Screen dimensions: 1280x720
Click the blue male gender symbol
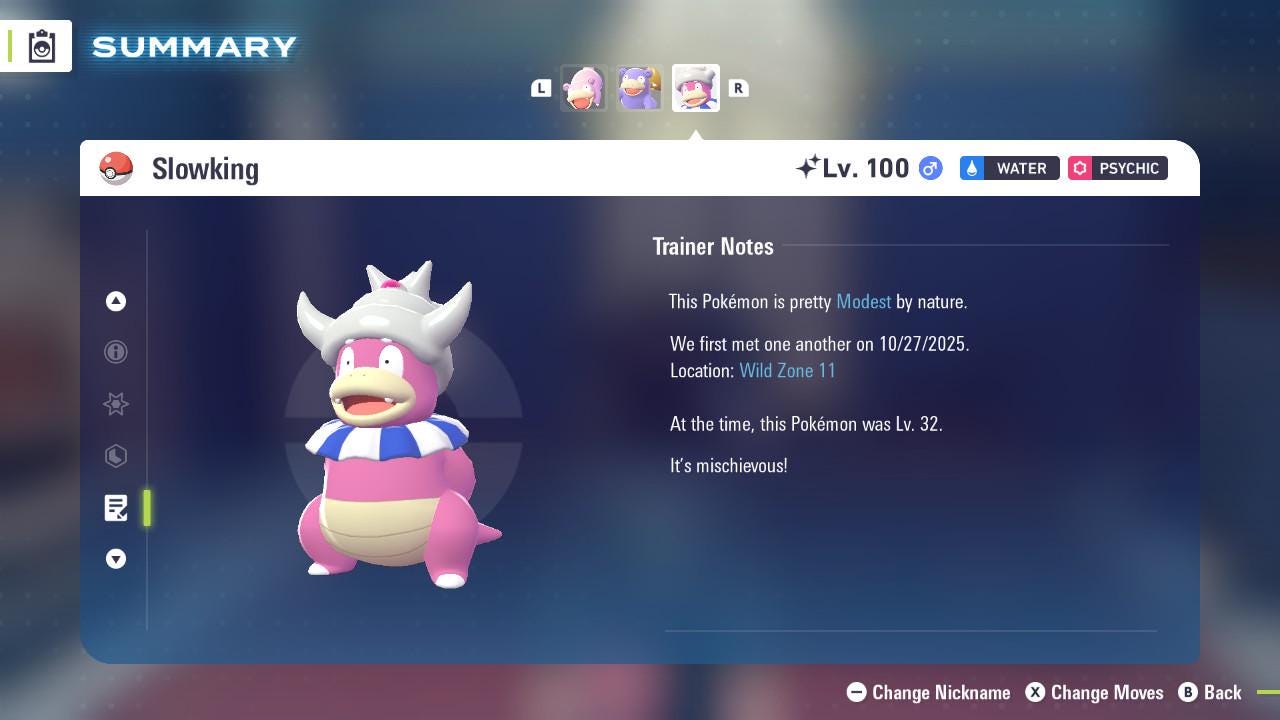click(x=929, y=168)
